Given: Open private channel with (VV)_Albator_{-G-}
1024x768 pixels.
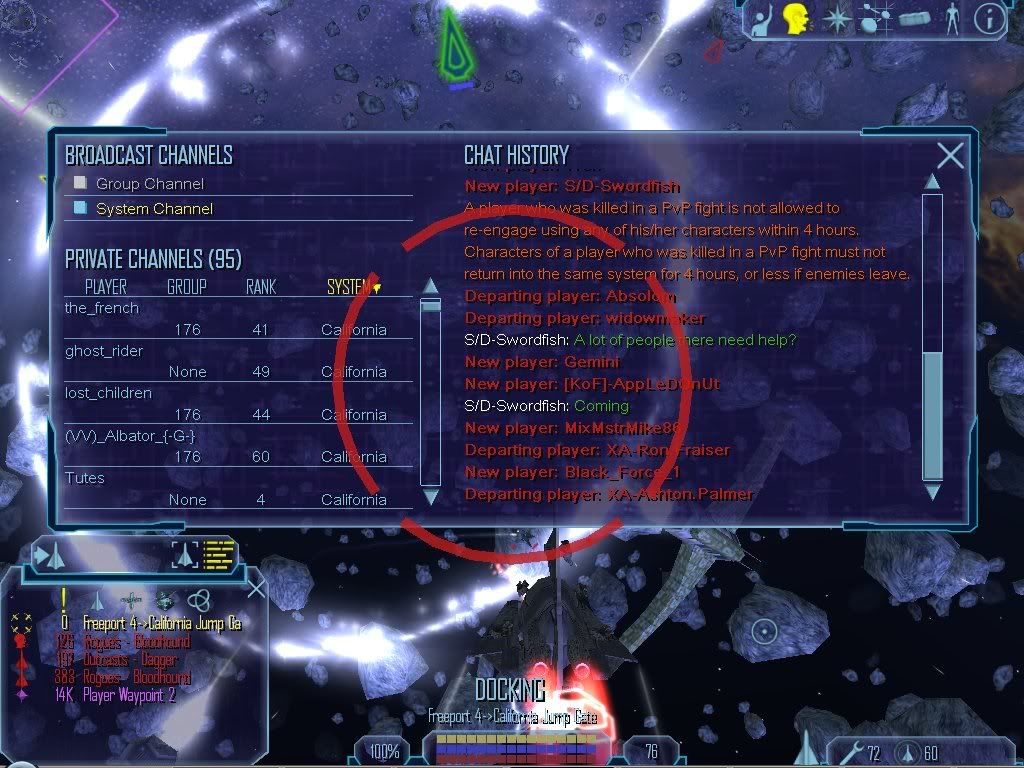Looking at the screenshot, I should click(130, 436).
